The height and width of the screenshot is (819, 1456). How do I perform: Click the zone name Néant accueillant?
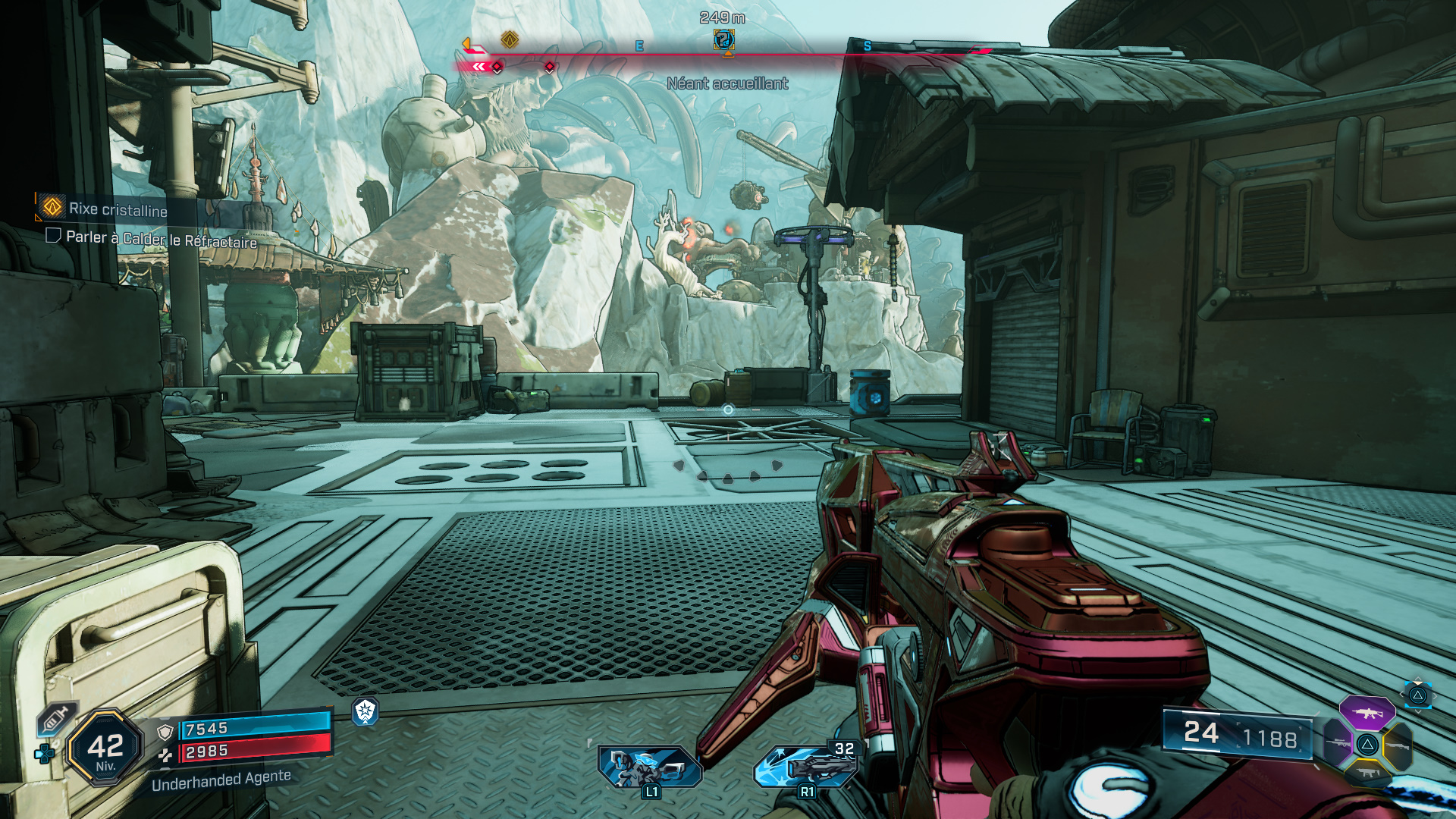(x=728, y=84)
